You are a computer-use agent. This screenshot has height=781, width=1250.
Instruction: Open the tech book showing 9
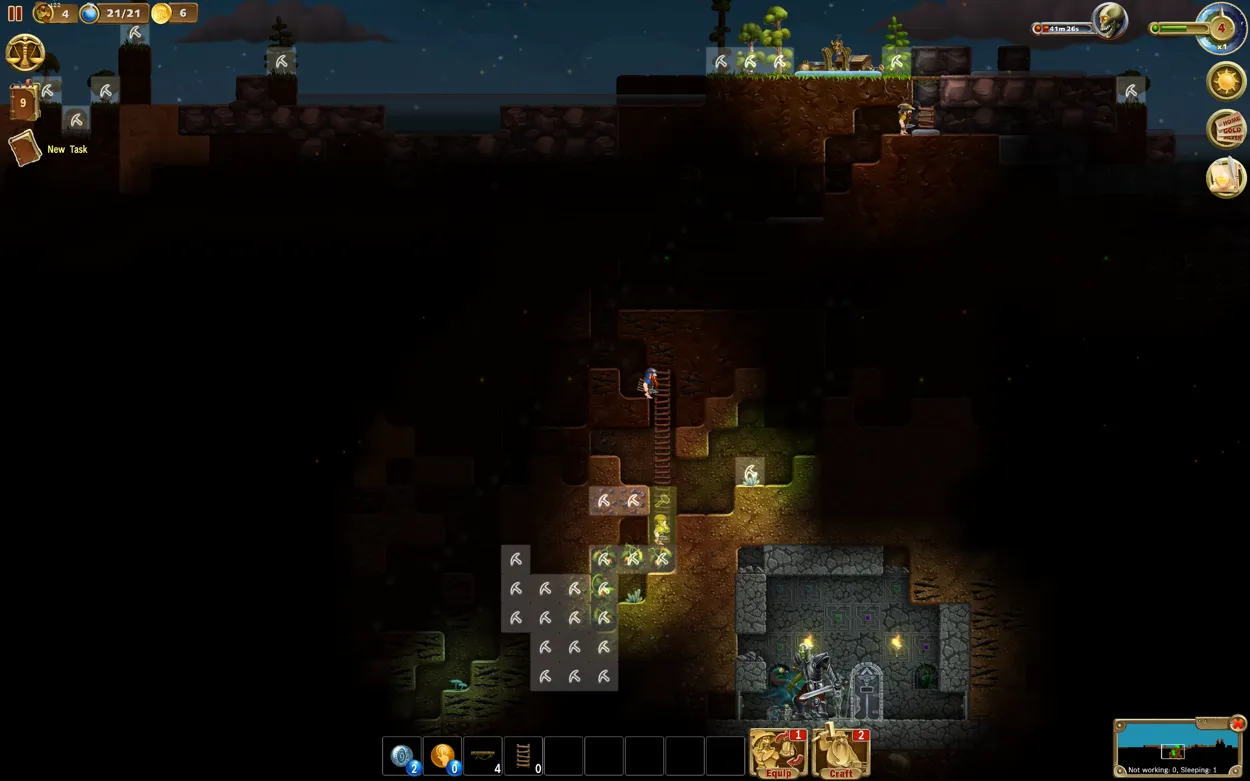(x=23, y=102)
